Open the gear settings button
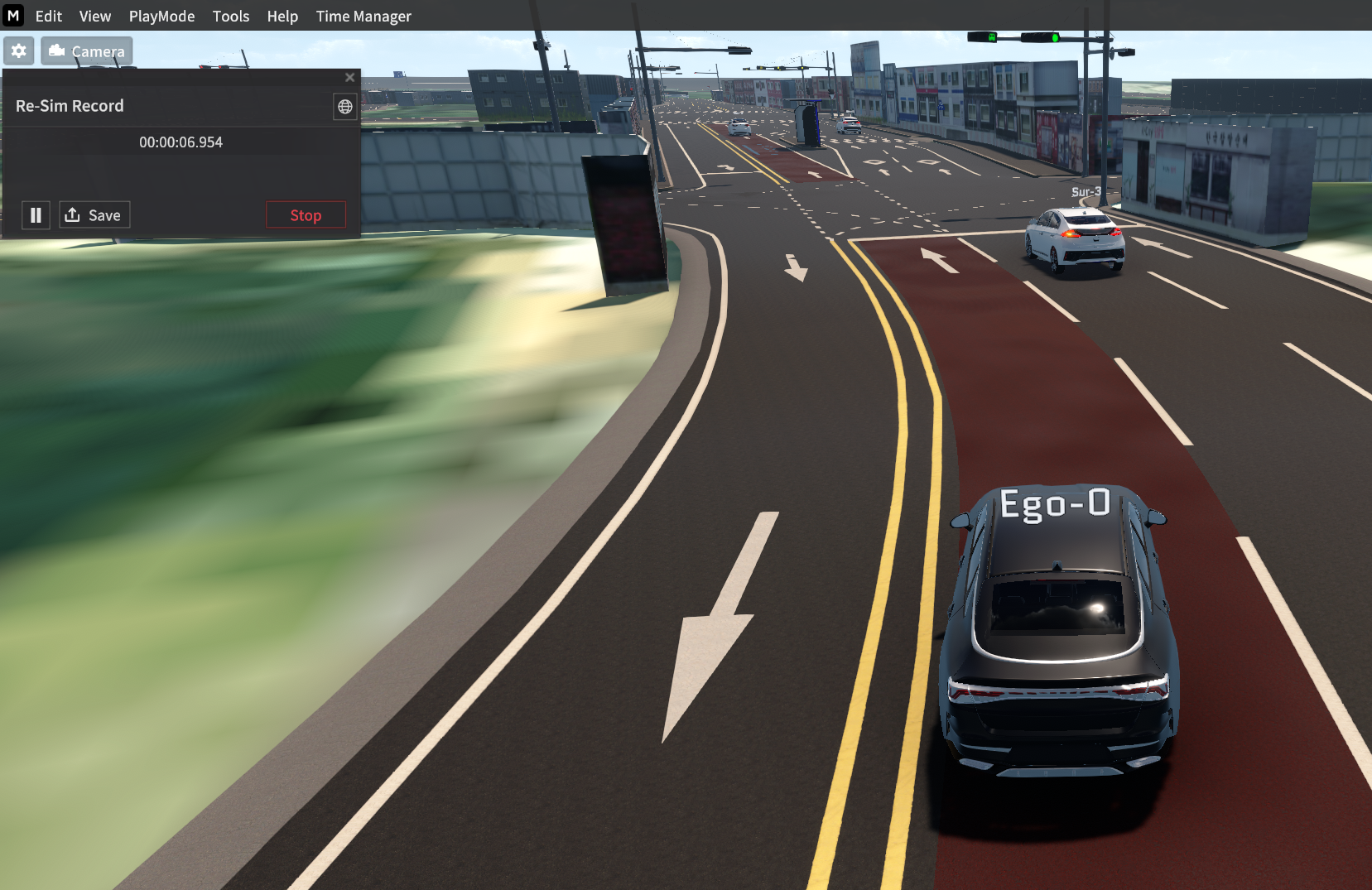 click(19, 51)
